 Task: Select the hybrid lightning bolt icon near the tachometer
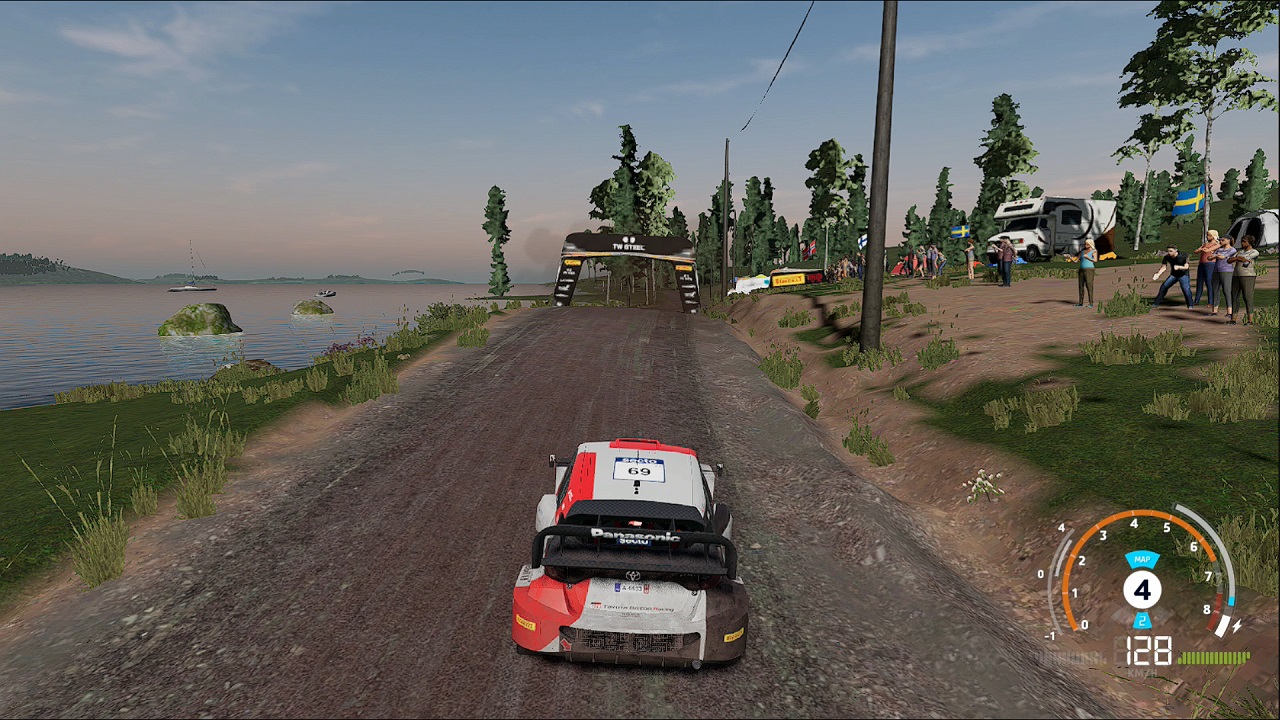point(1237,625)
